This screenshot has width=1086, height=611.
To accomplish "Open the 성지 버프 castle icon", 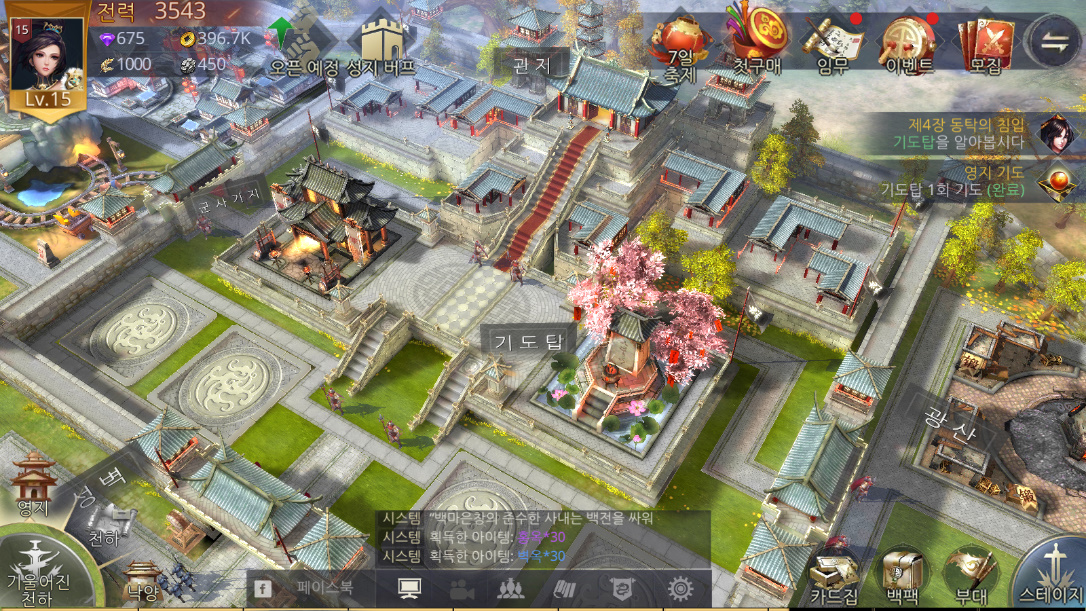I will (x=381, y=42).
